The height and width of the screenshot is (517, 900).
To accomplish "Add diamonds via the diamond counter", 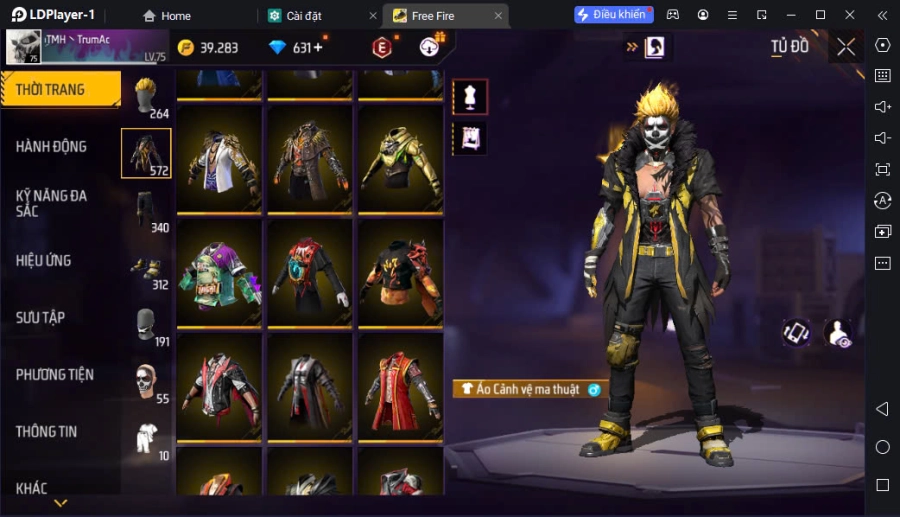I will tap(318, 48).
